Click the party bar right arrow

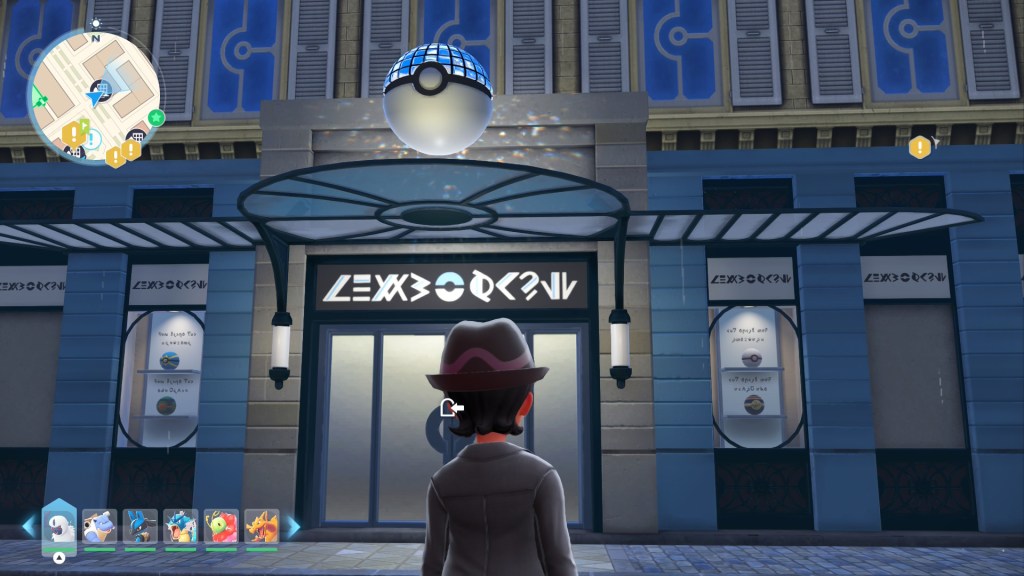[x=294, y=526]
